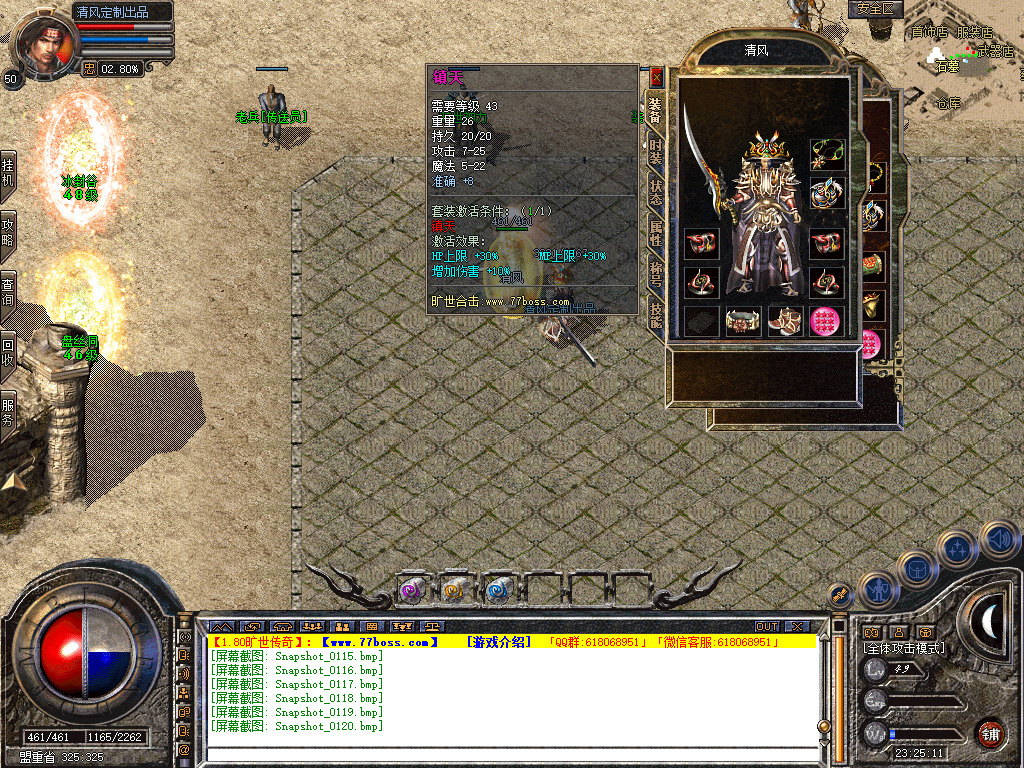Select the pink gem orb slot
1024x768 pixels.
(x=825, y=322)
